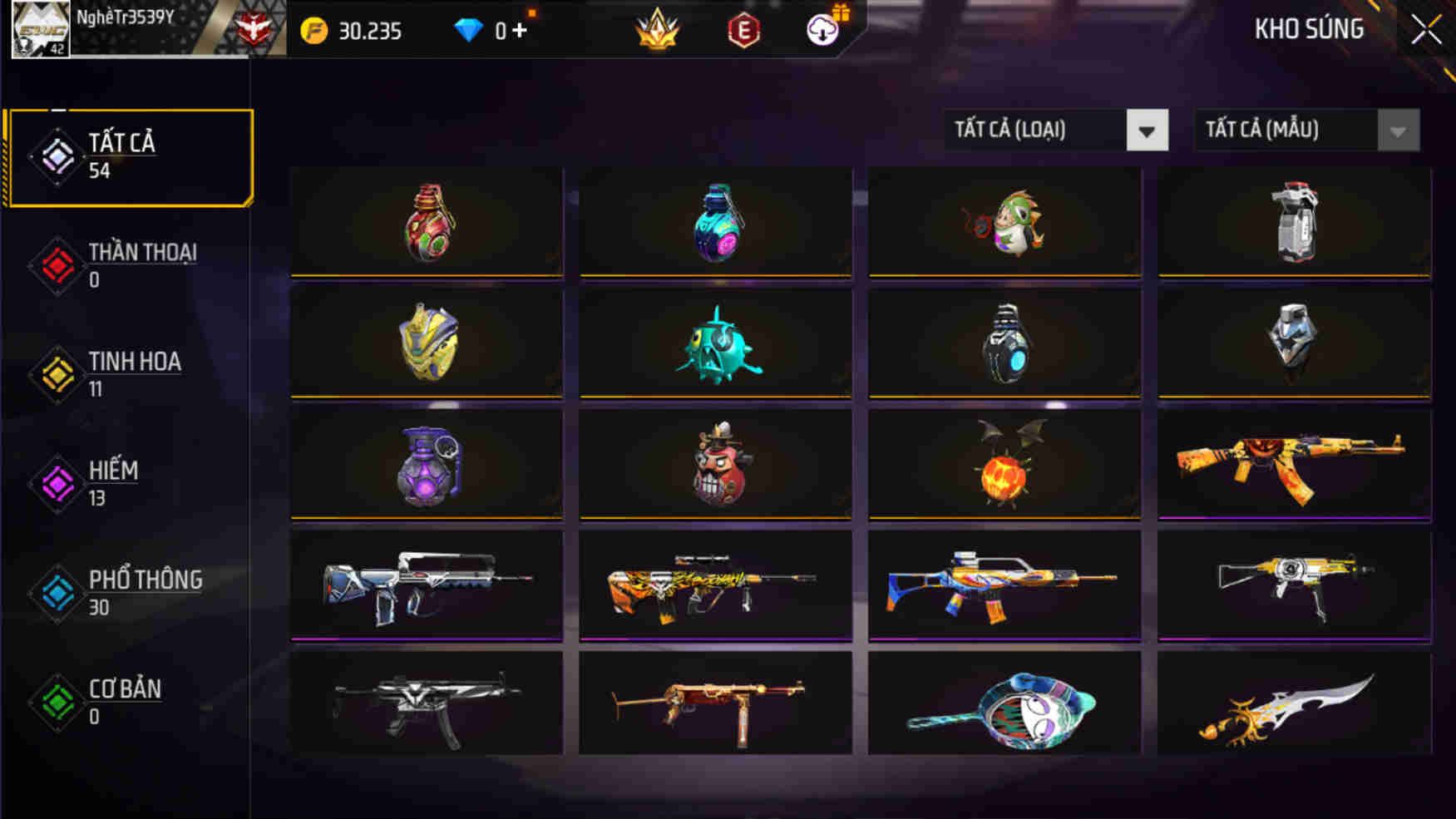The width and height of the screenshot is (1456, 819).
Task: Open the Tinh Hoa rarity tab
Action: point(129,374)
